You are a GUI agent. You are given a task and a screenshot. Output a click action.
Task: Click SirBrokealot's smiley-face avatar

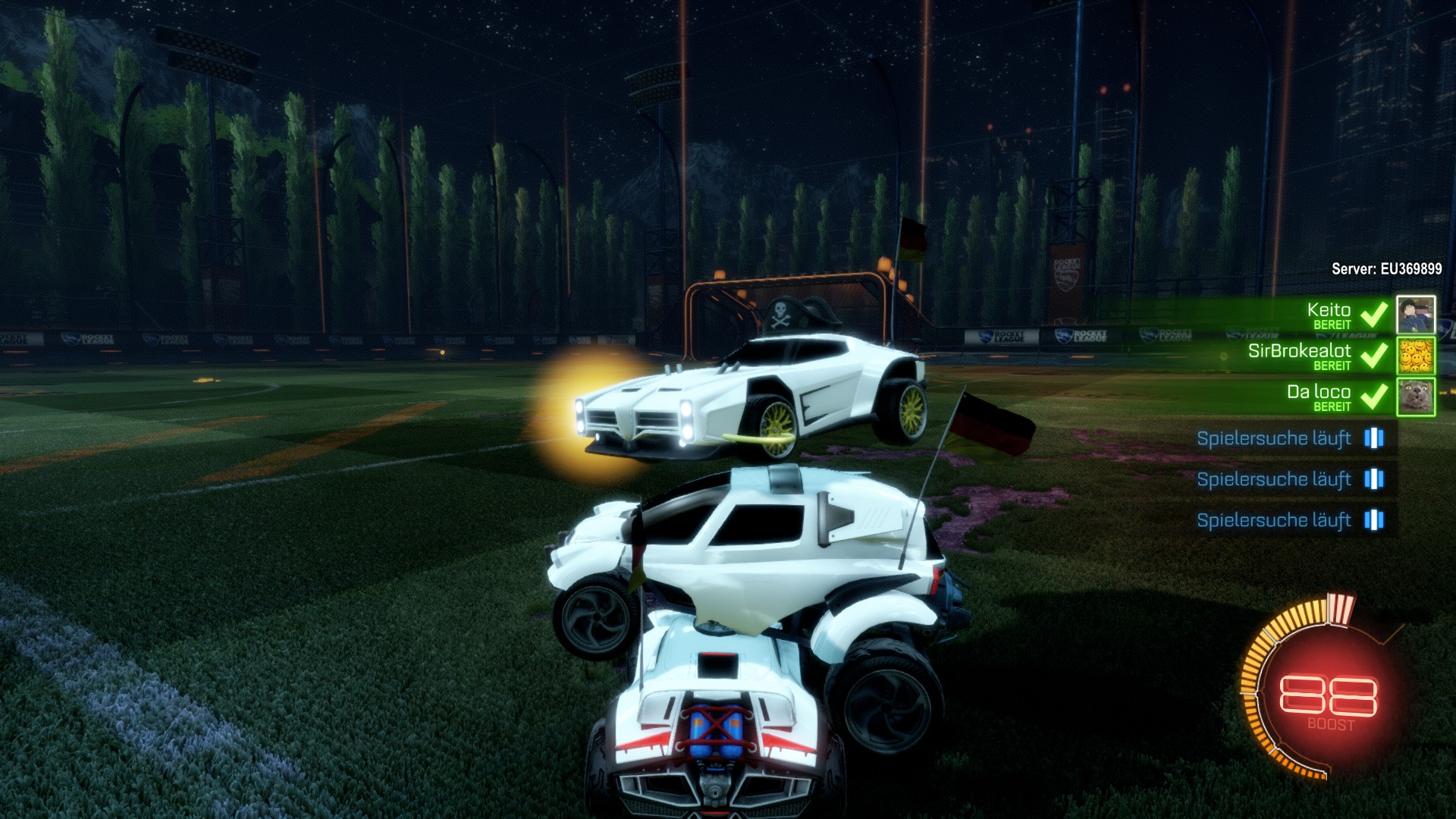pyautogui.click(x=1416, y=356)
